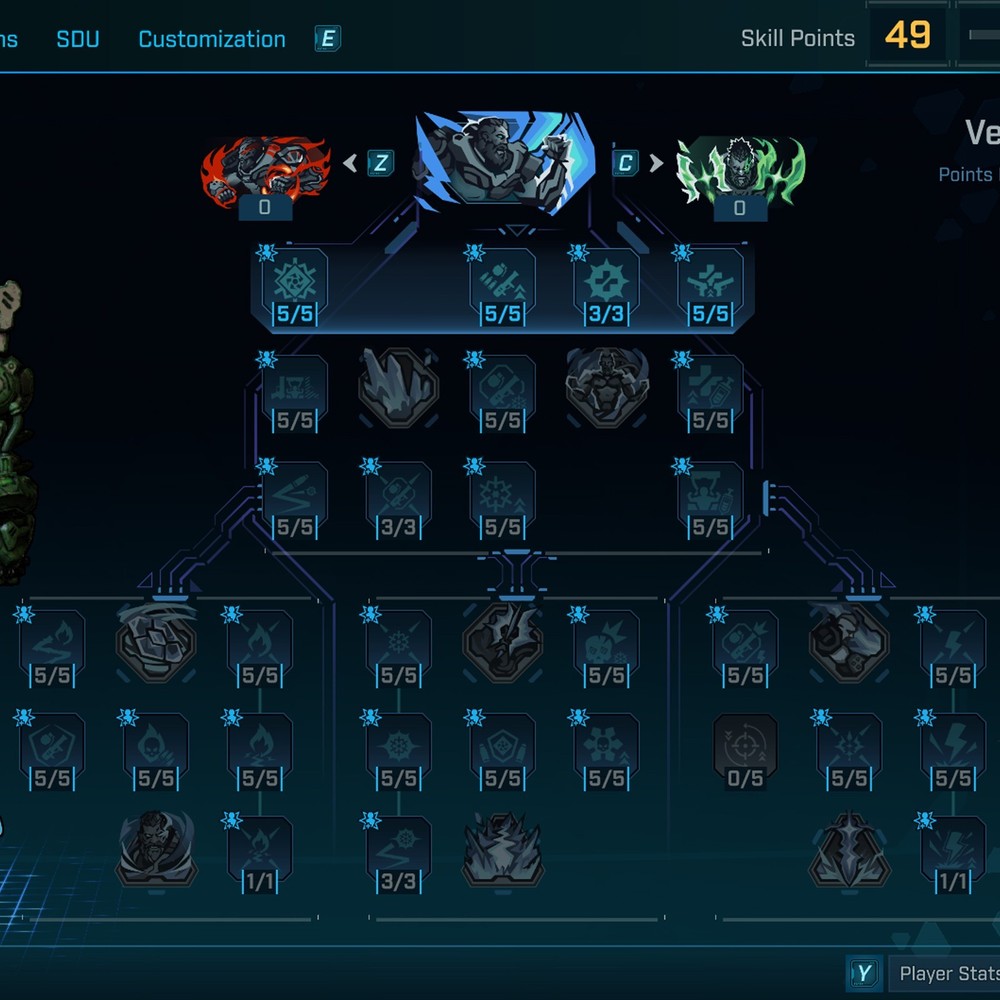The width and height of the screenshot is (1000, 1000).
Task: Select the armored gauntlet augment icon
Action: coord(848,643)
